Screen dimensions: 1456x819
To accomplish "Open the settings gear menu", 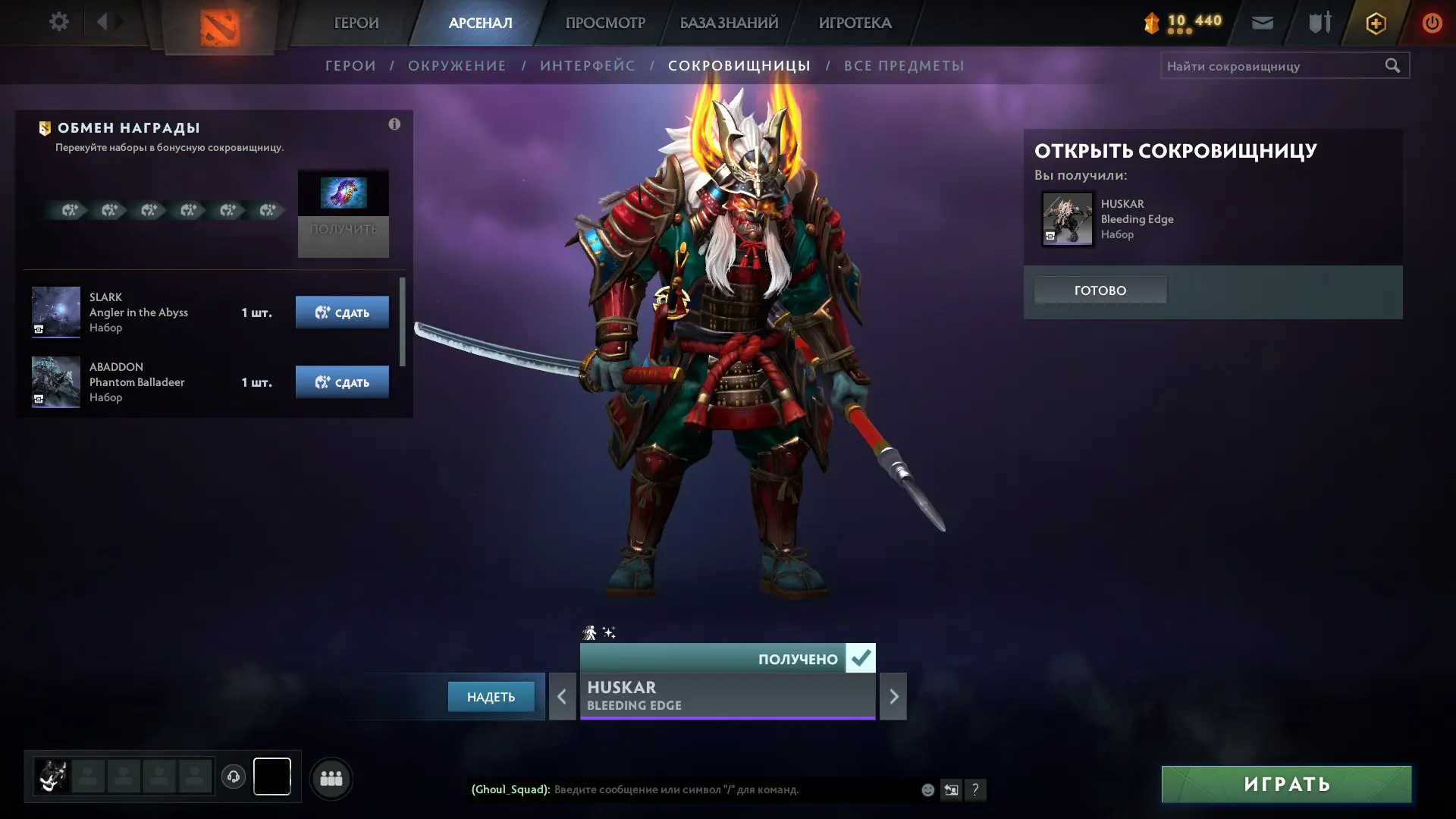I will (x=58, y=22).
